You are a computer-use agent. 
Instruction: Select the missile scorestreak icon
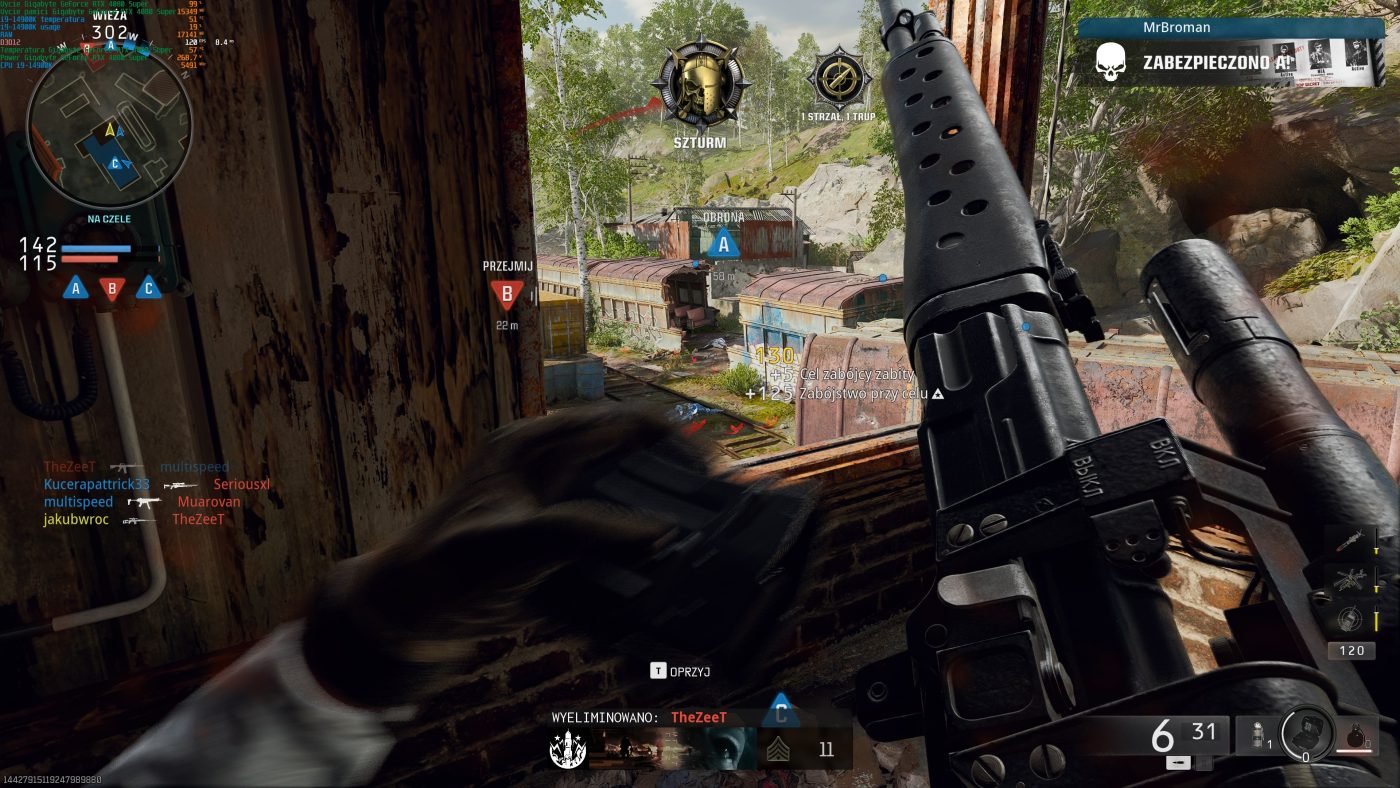[1351, 541]
